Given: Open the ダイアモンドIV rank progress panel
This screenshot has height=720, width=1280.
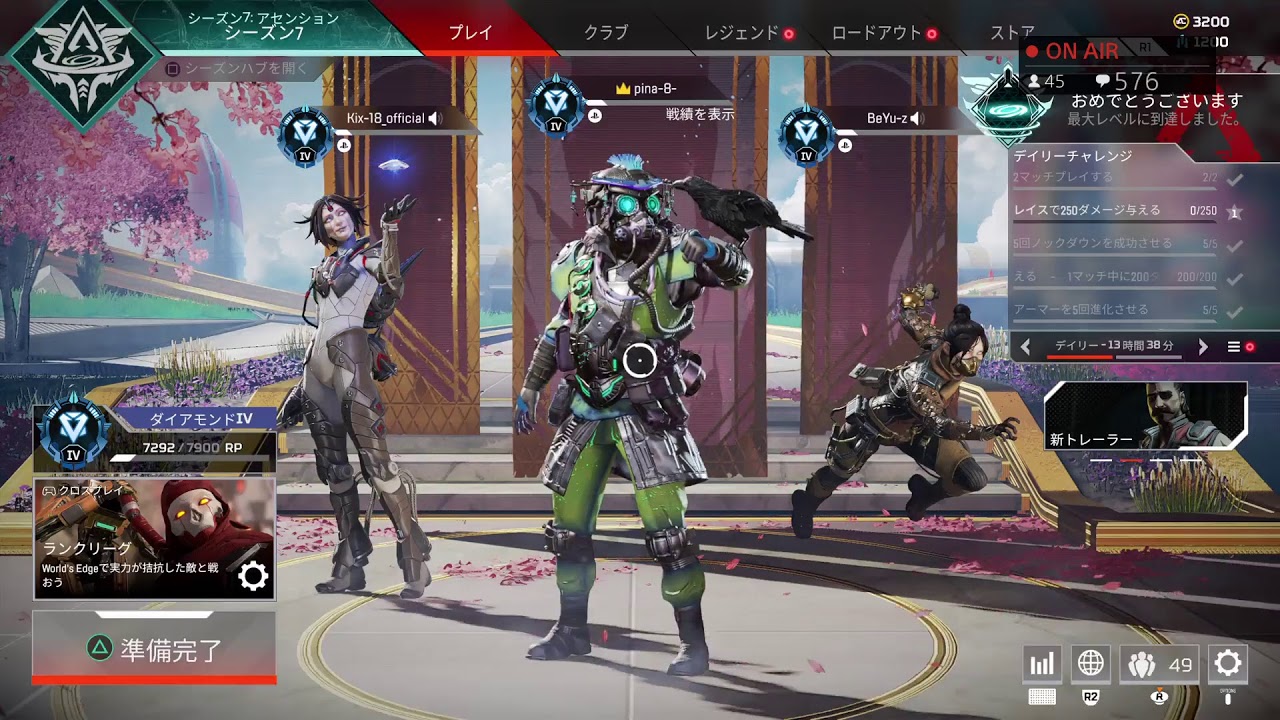Looking at the screenshot, I should [x=154, y=437].
